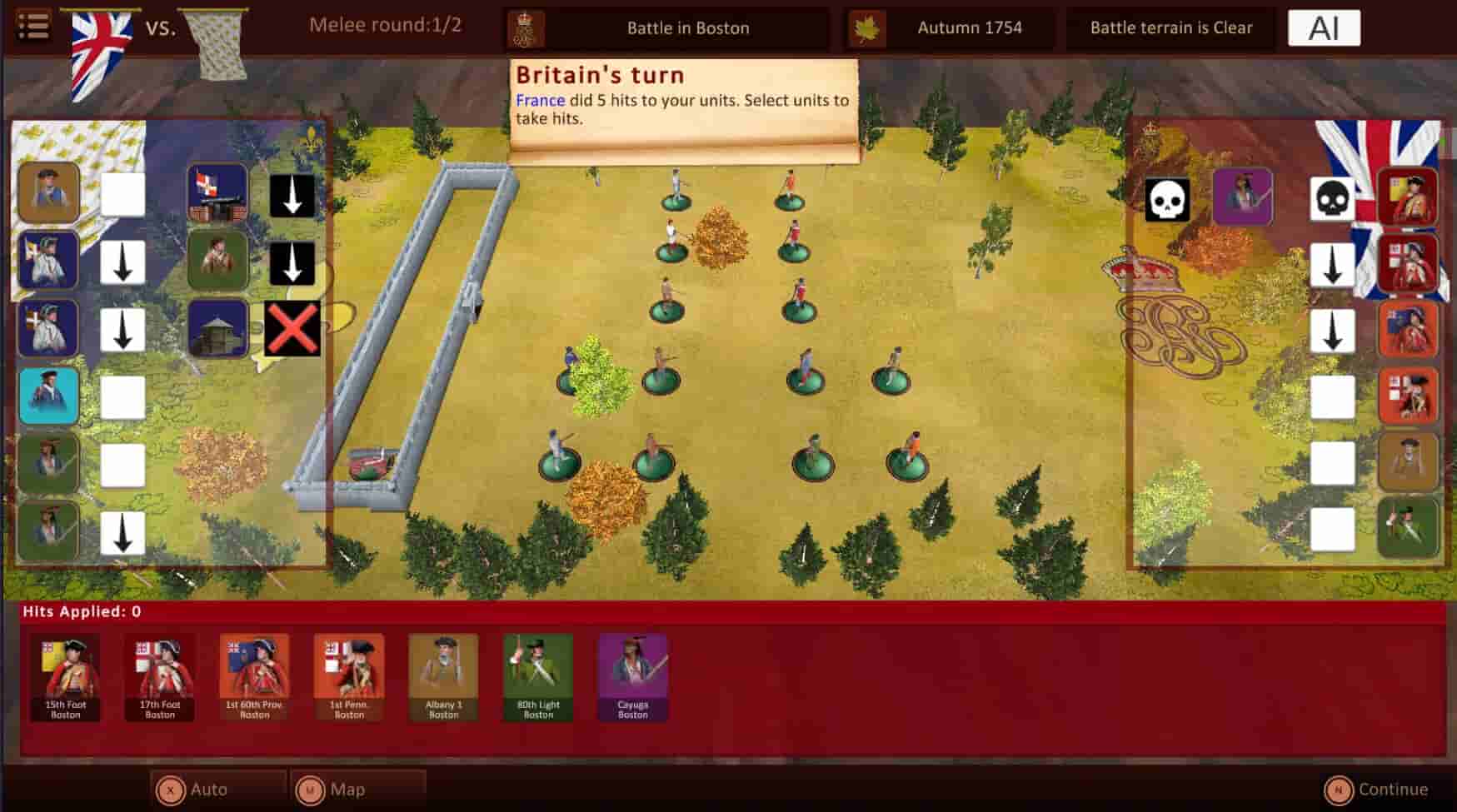Select the blockhouse icon in the French panel

(x=217, y=327)
